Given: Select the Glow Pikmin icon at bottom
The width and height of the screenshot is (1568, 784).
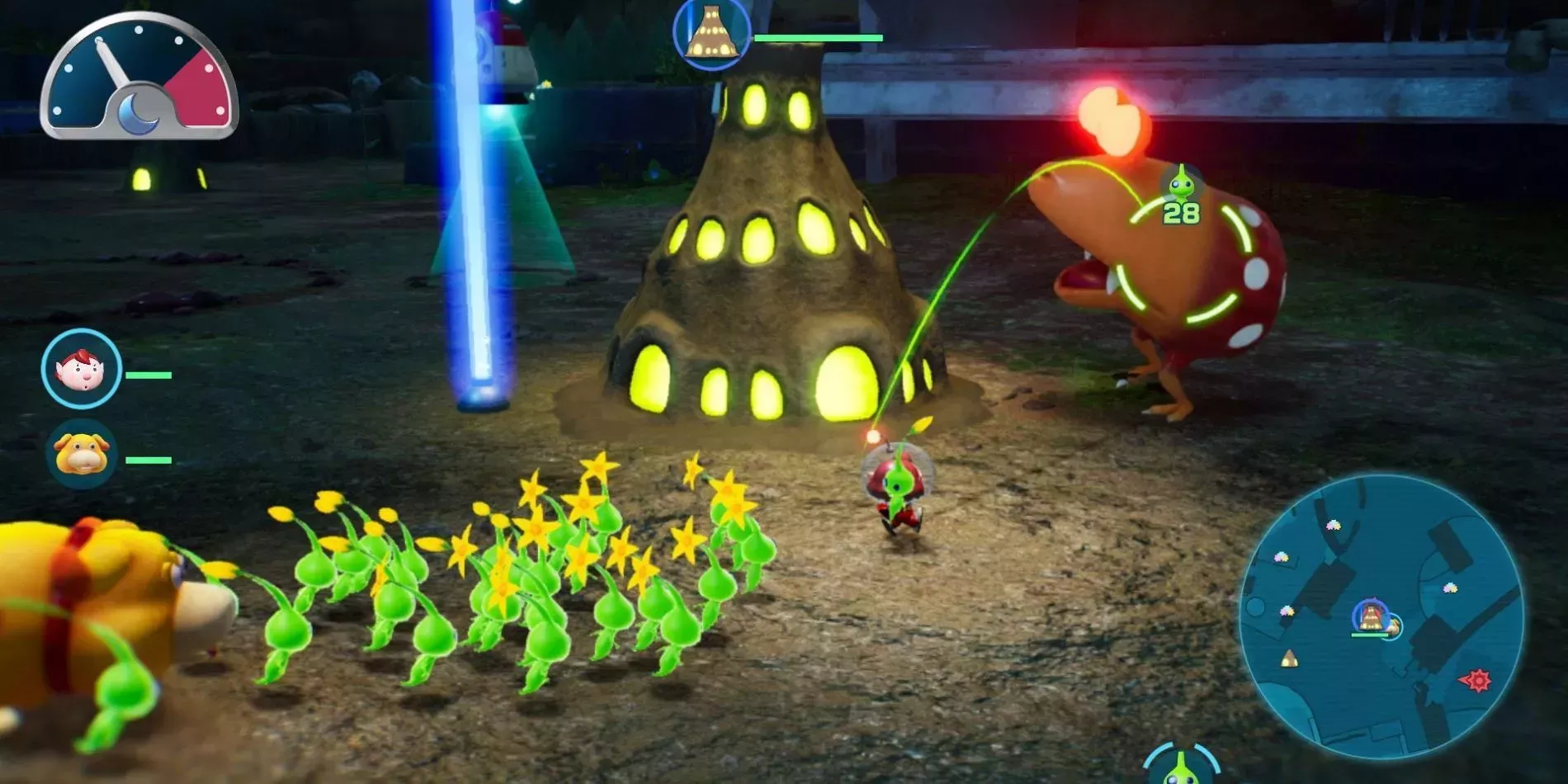Looking at the screenshot, I should 1181,766.
